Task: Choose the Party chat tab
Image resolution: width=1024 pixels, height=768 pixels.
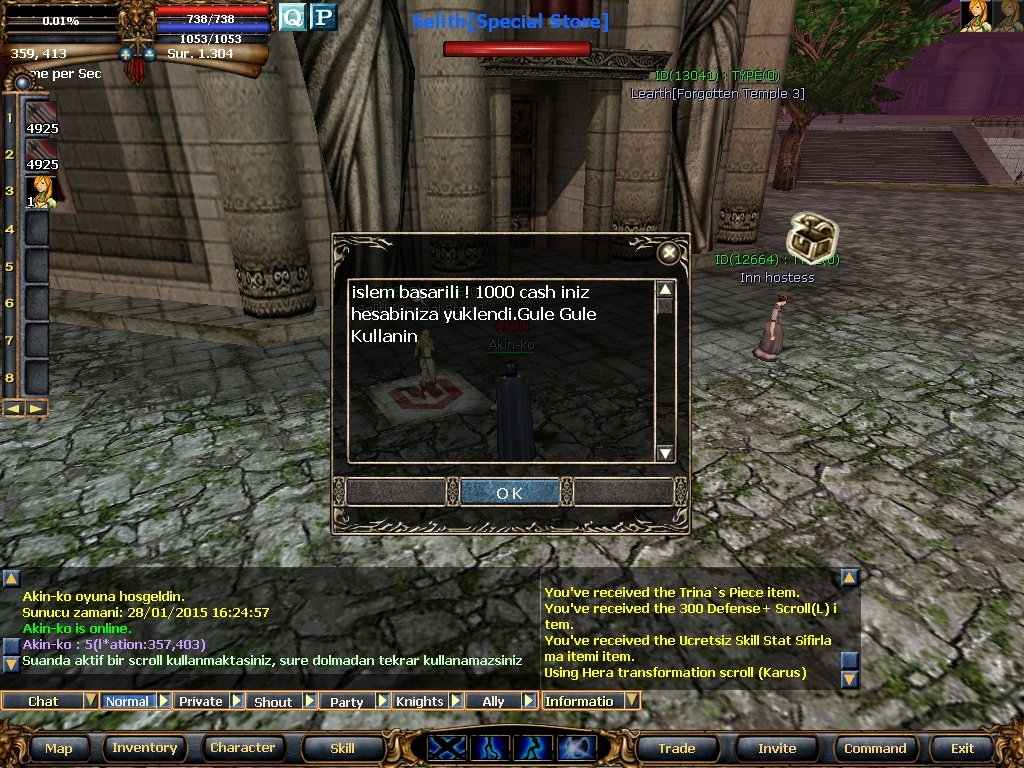Action: pos(346,701)
